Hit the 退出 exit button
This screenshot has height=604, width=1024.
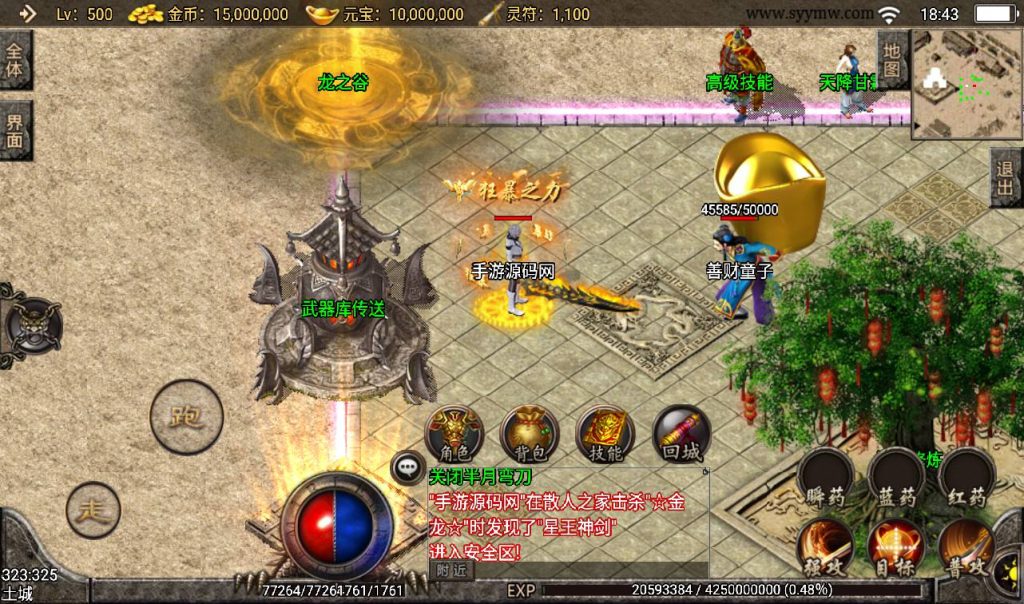click(x=1006, y=178)
